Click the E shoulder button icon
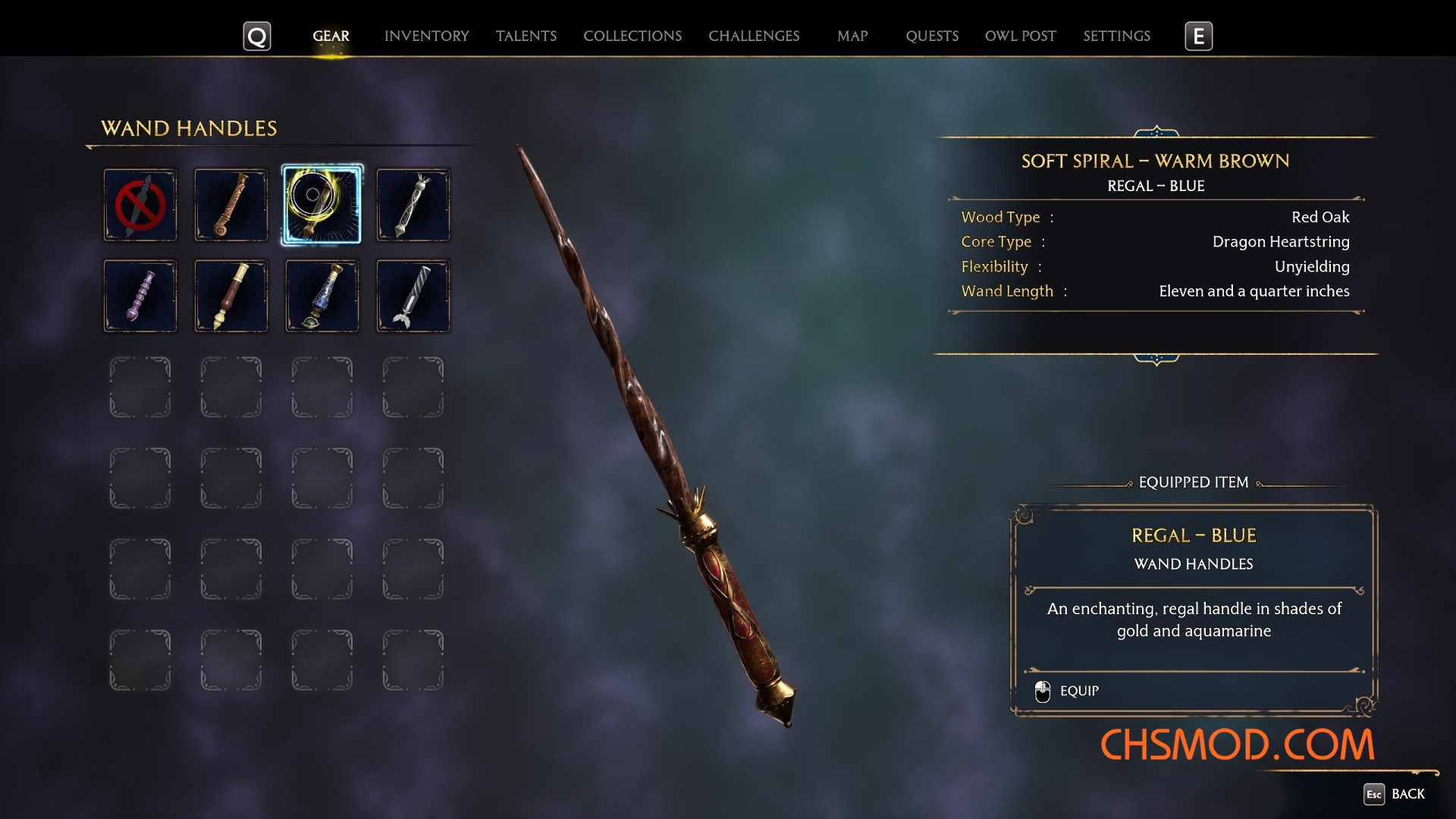 click(1198, 36)
